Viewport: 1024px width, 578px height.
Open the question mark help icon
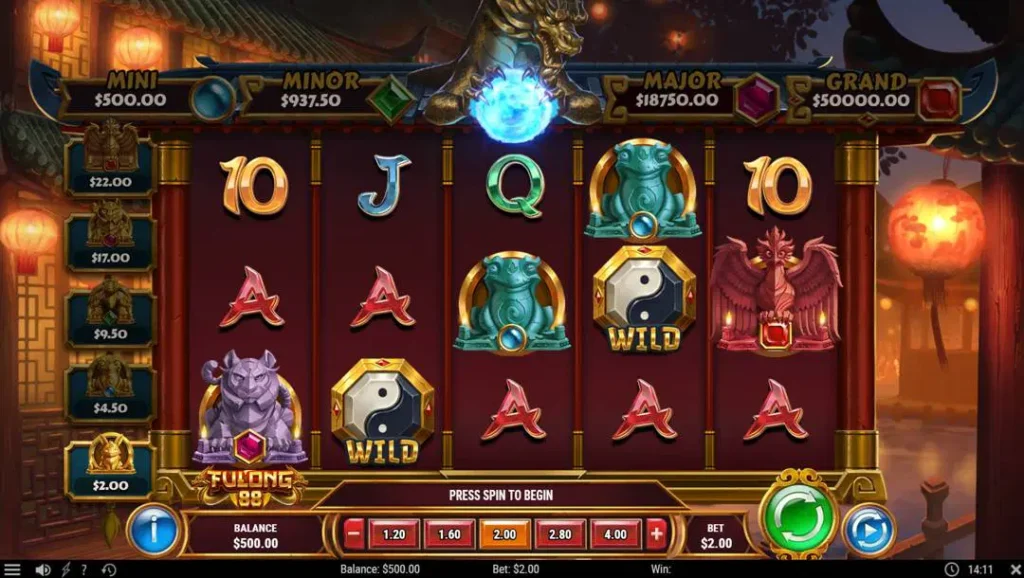85,570
